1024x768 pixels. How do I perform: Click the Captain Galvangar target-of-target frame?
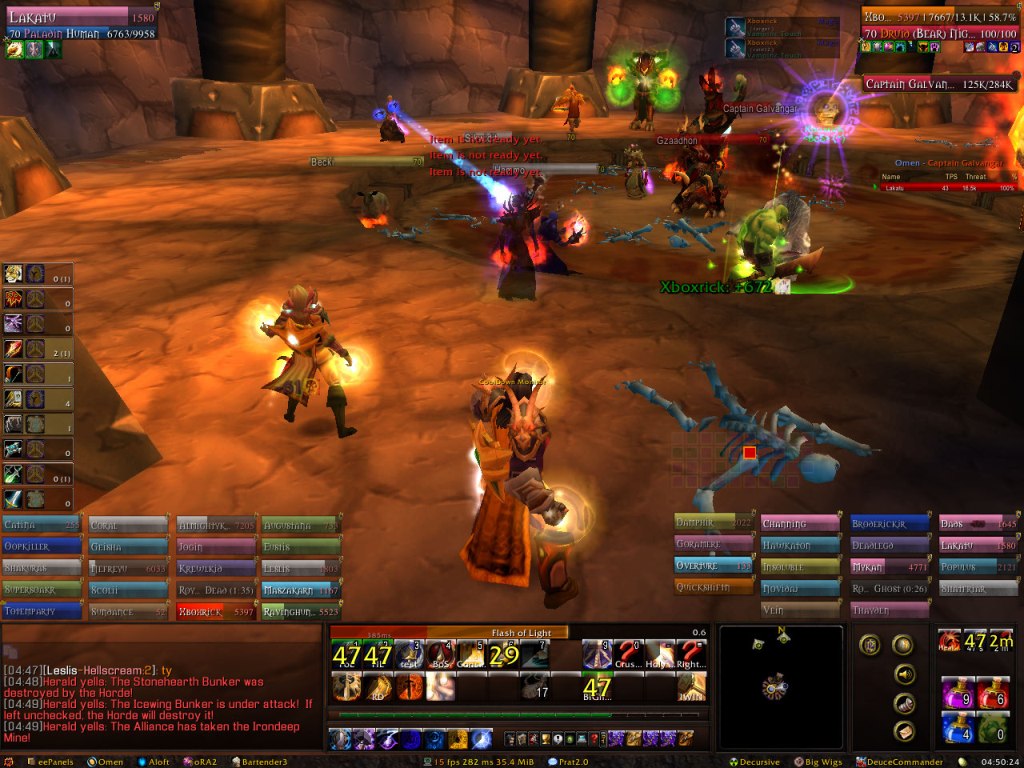click(937, 85)
